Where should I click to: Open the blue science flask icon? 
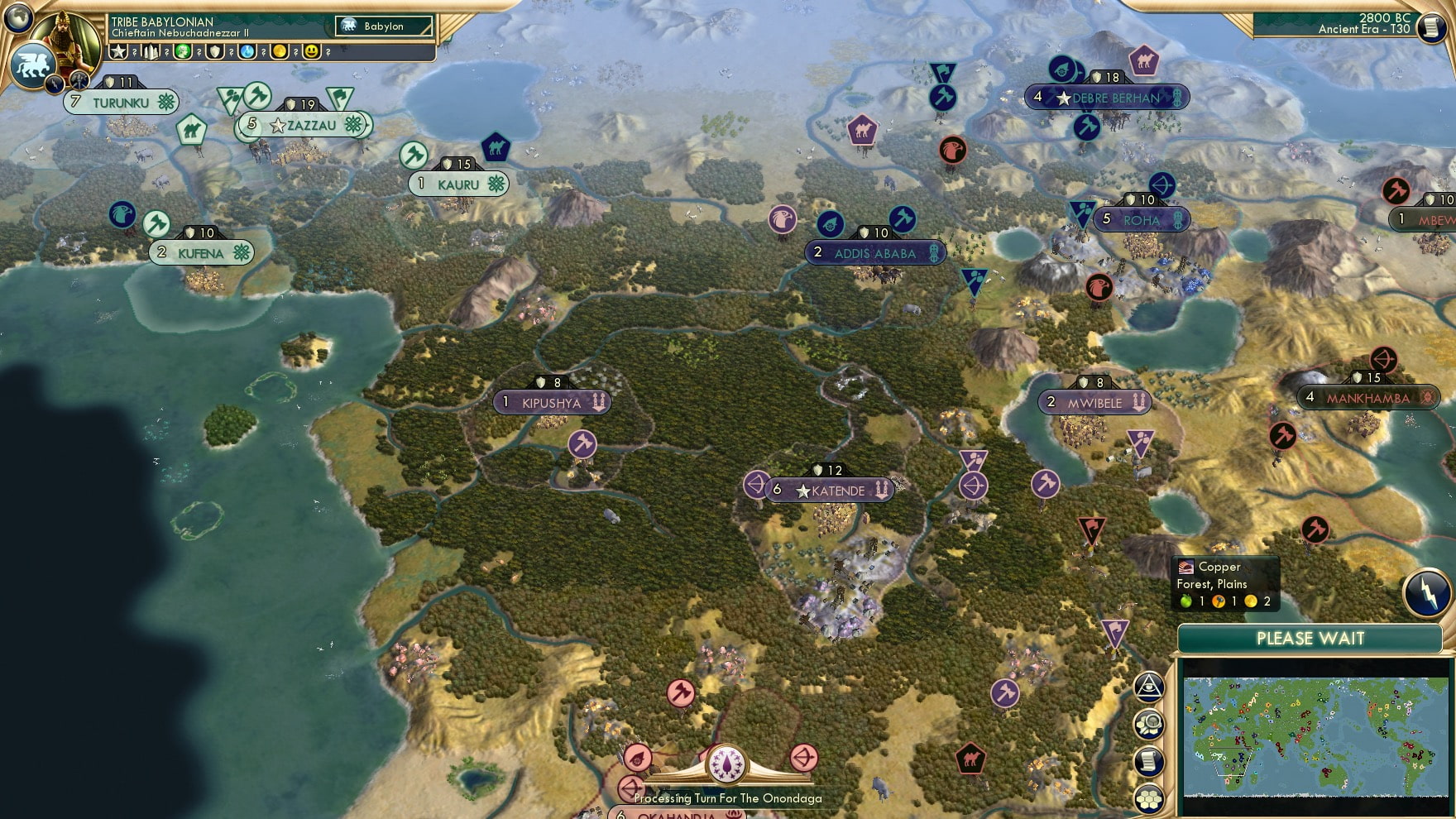tap(247, 52)
